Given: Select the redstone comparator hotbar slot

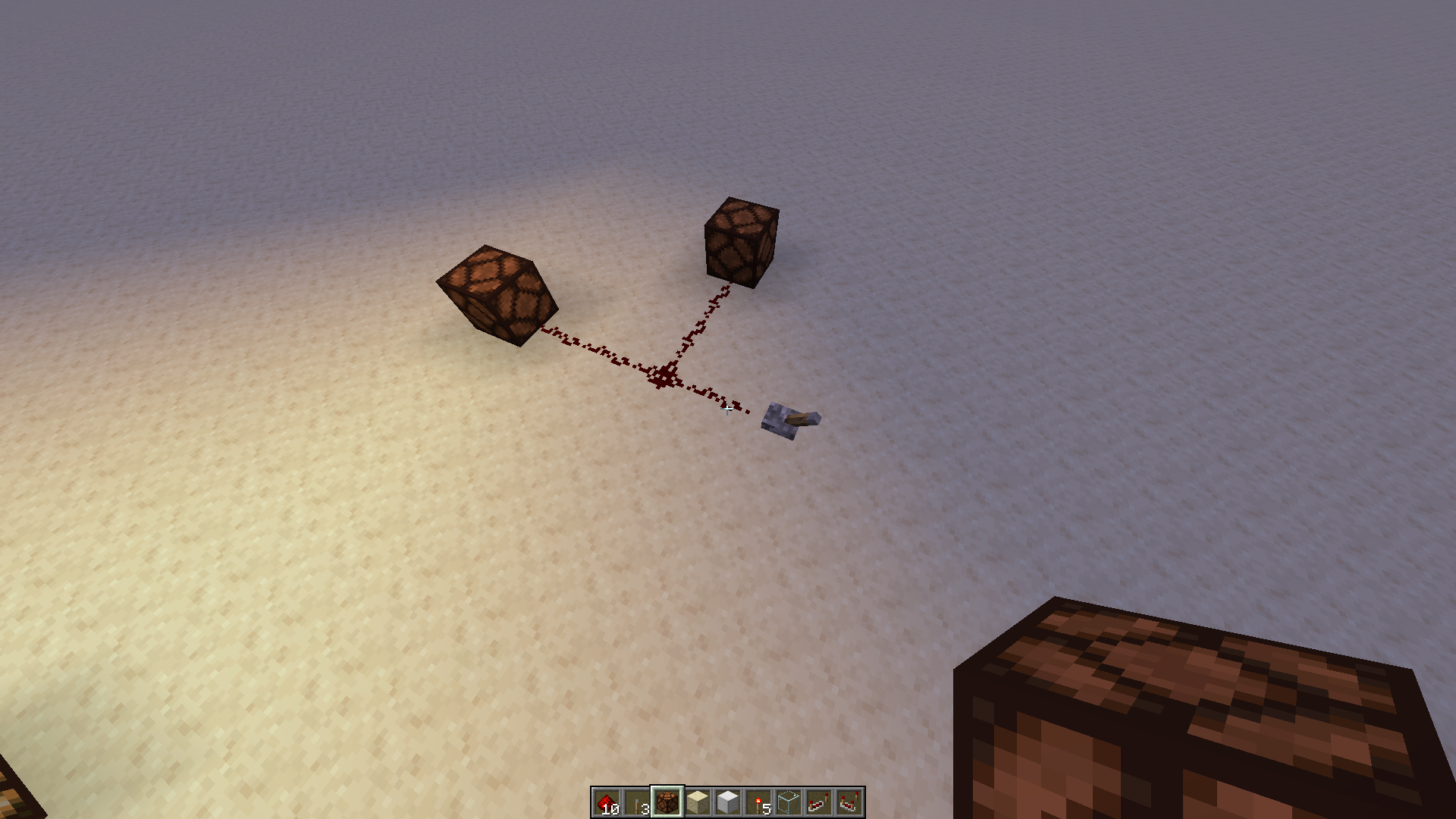Looking at the screenshot, I should coord(849,802).
